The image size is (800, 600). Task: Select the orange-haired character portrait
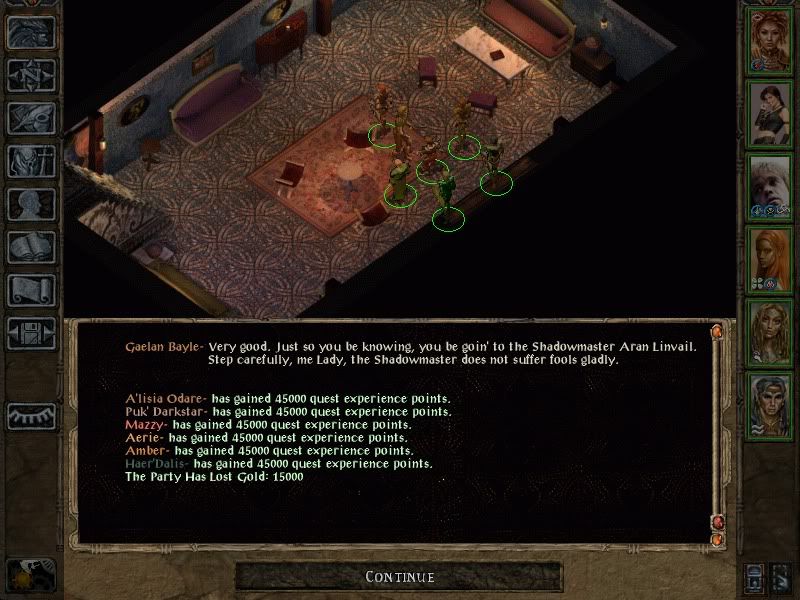770,258
